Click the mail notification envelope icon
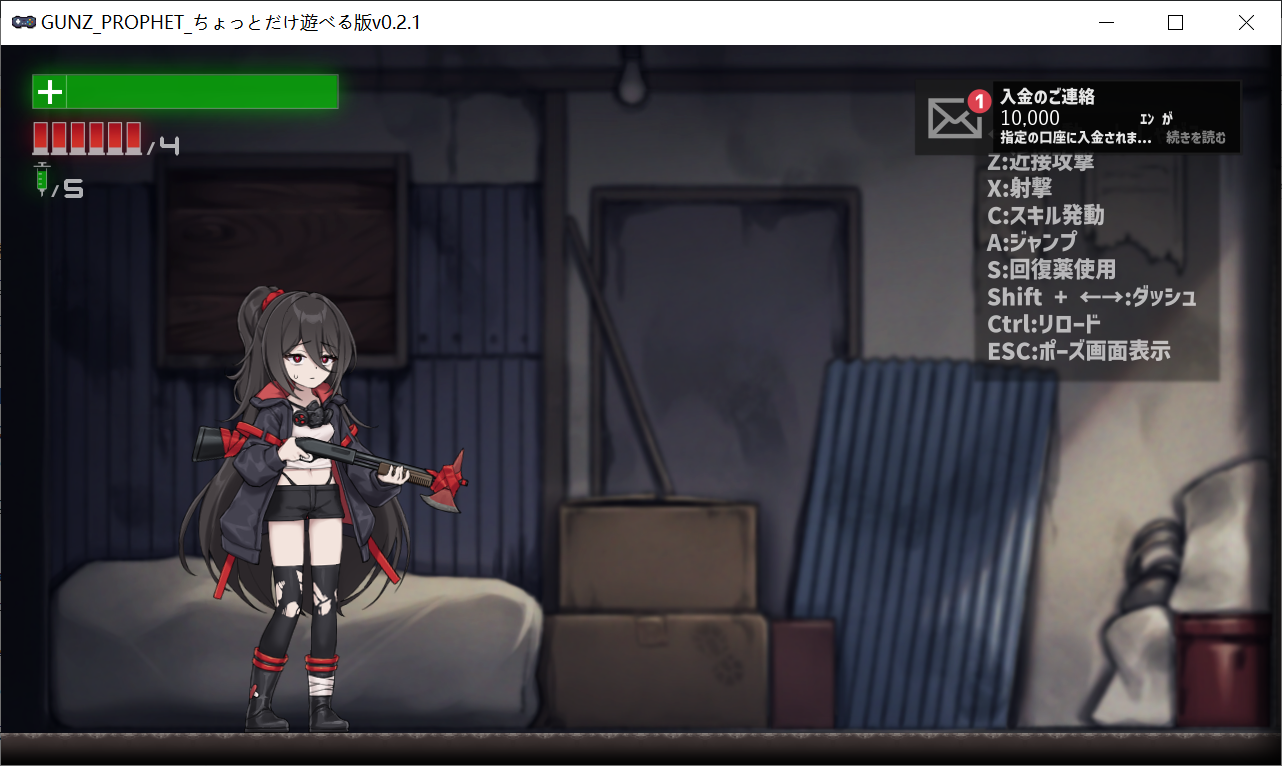Image resolution: width=1282 pixels, height=766 pixels. tap(952, 117)
